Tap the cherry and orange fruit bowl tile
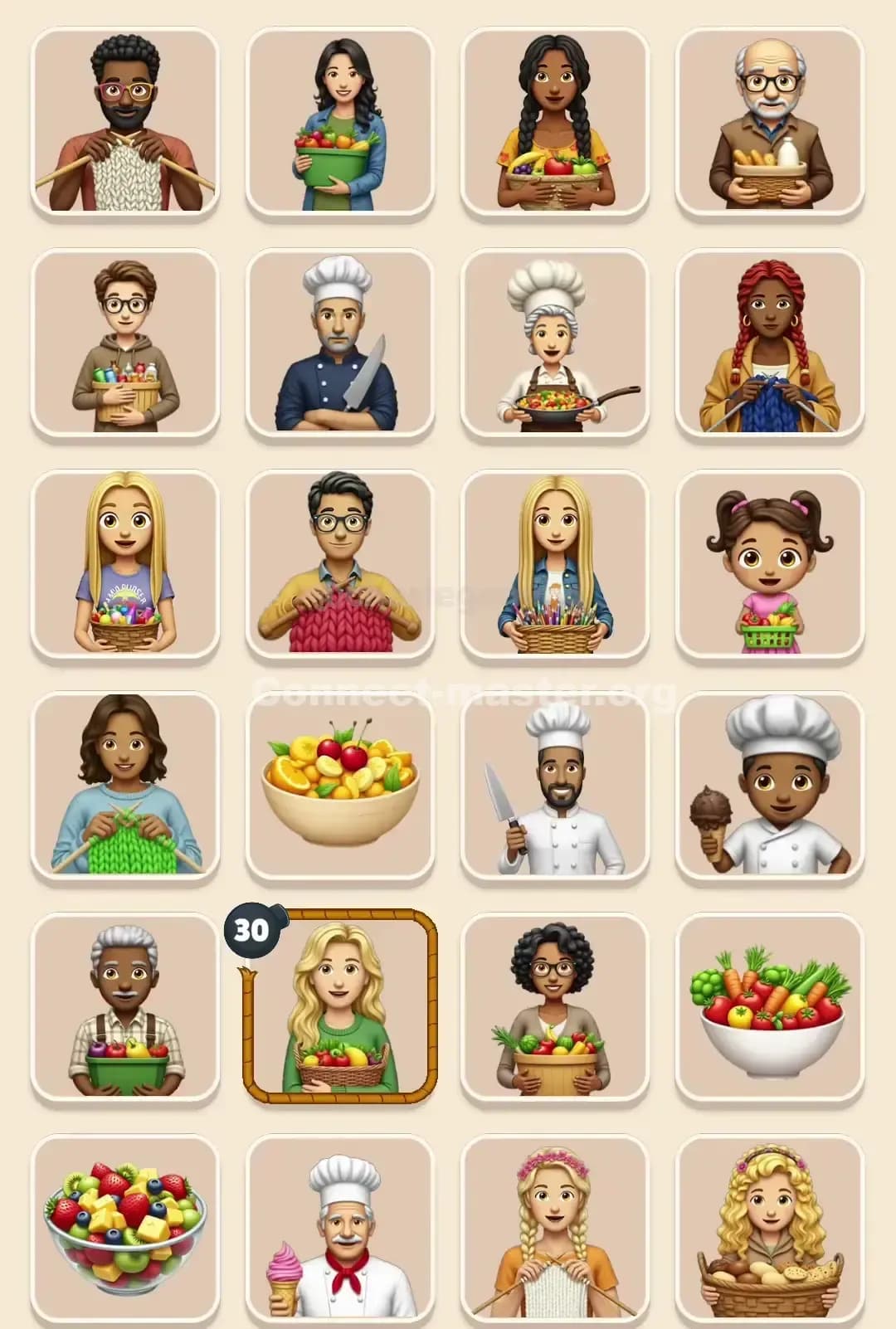The width and height of the screenshot is (896, 1329). click(340, 785)
